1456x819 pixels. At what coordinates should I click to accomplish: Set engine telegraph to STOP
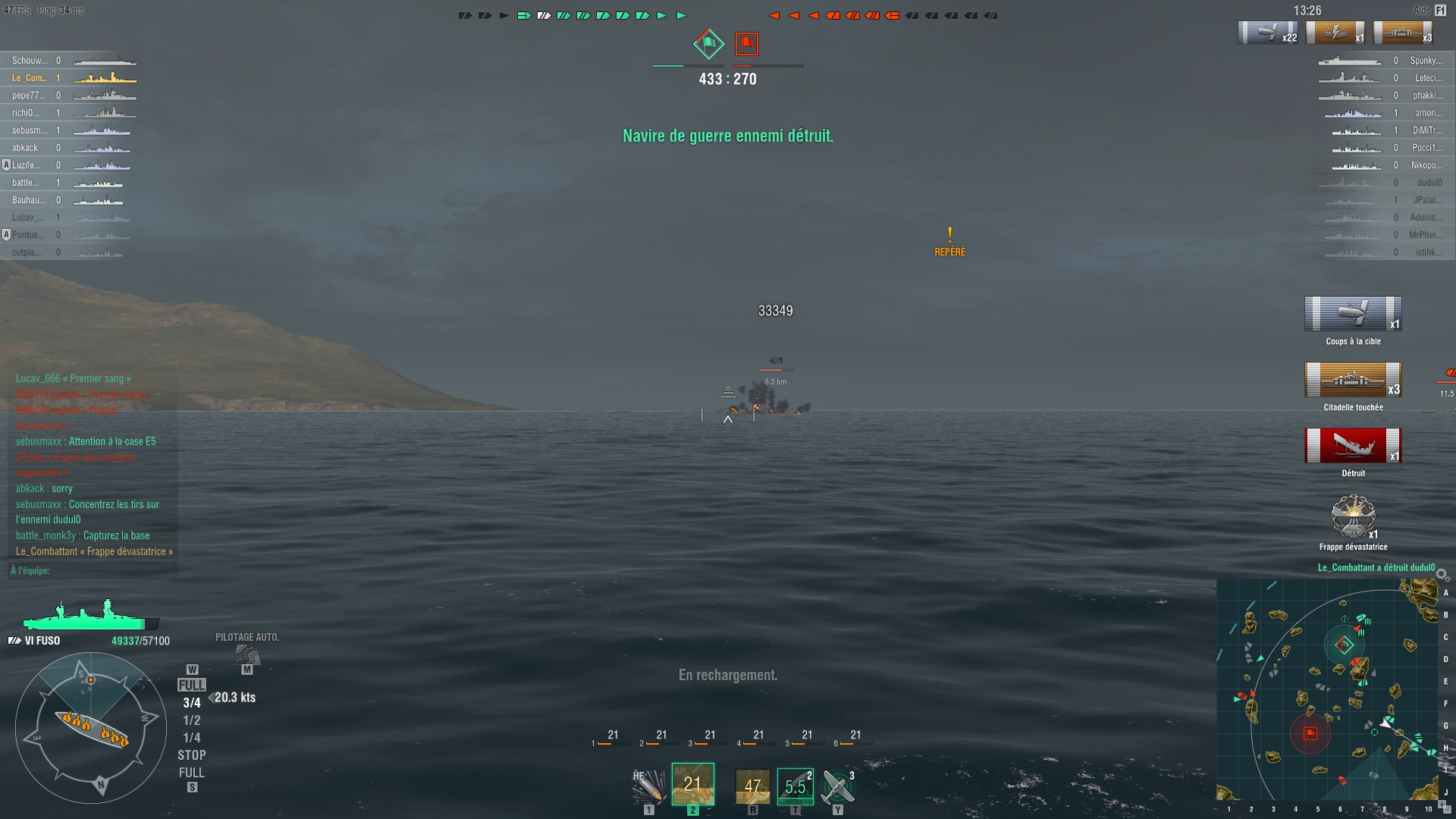tap(191, 755)
